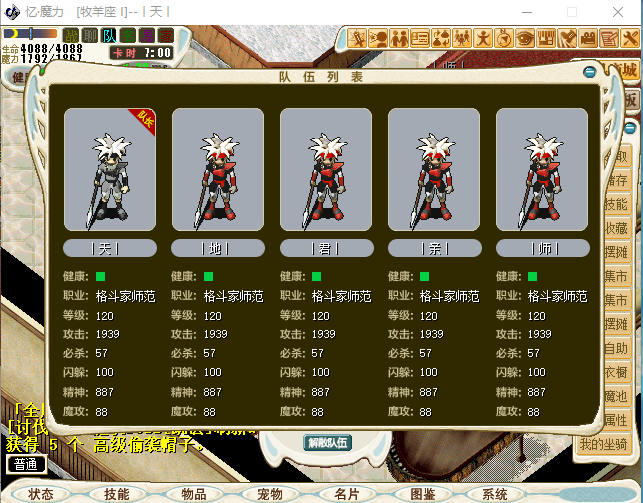Click the 普通 chat channel button

click(x=27, y=464)
